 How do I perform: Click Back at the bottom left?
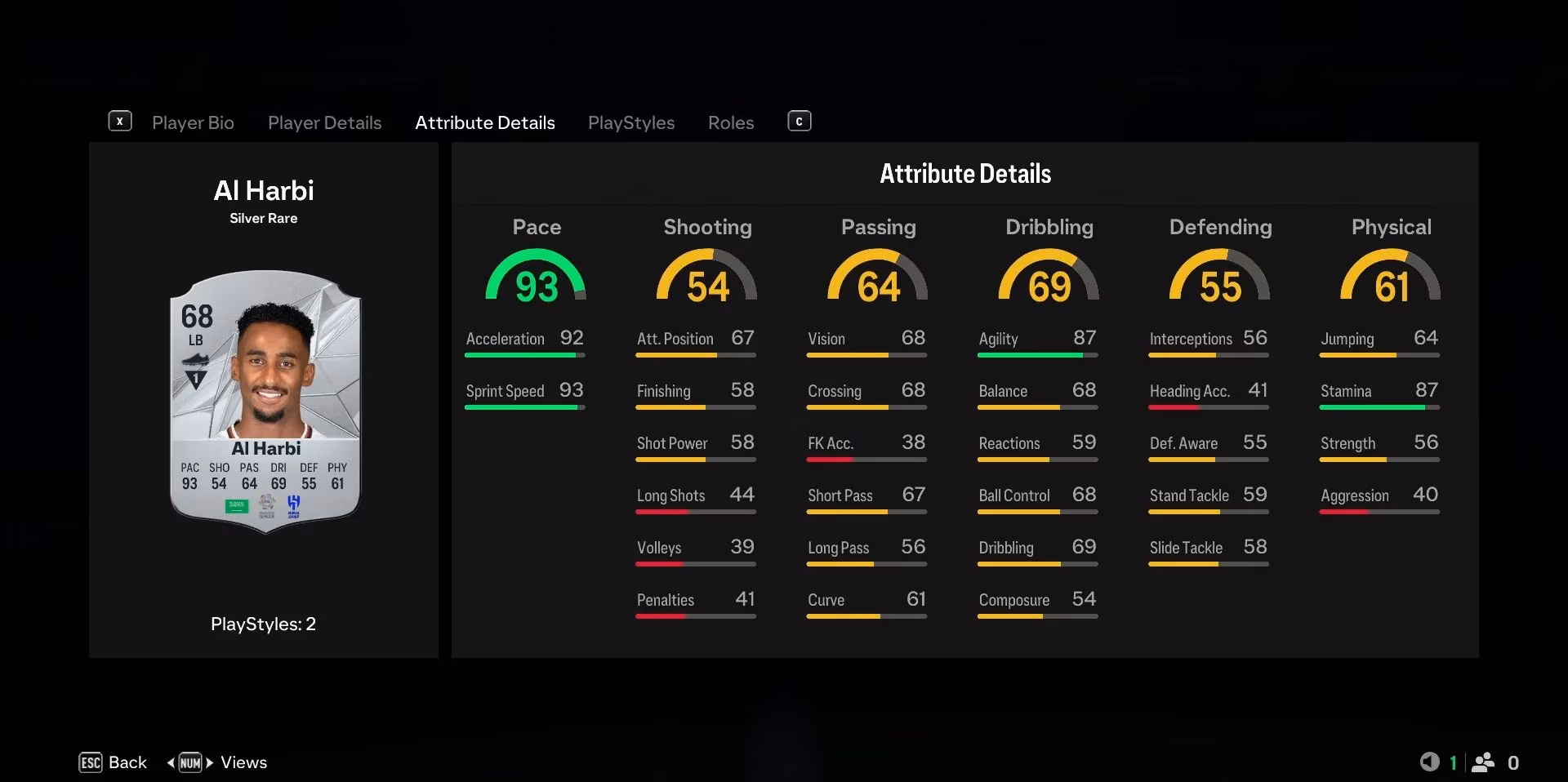pyautogui.click(x=127, y=762)
